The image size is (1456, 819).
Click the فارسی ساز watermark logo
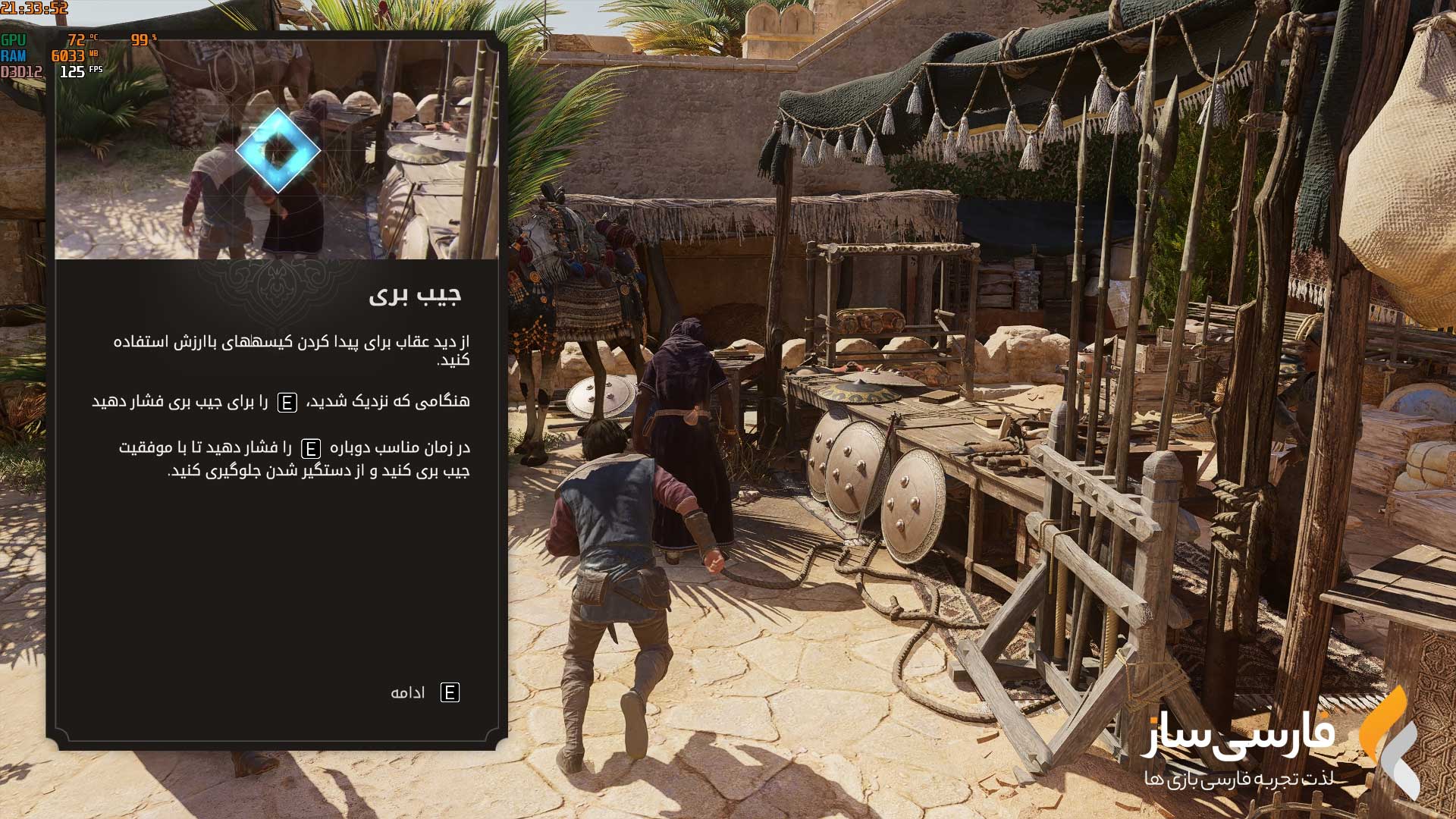[1282, 744]
